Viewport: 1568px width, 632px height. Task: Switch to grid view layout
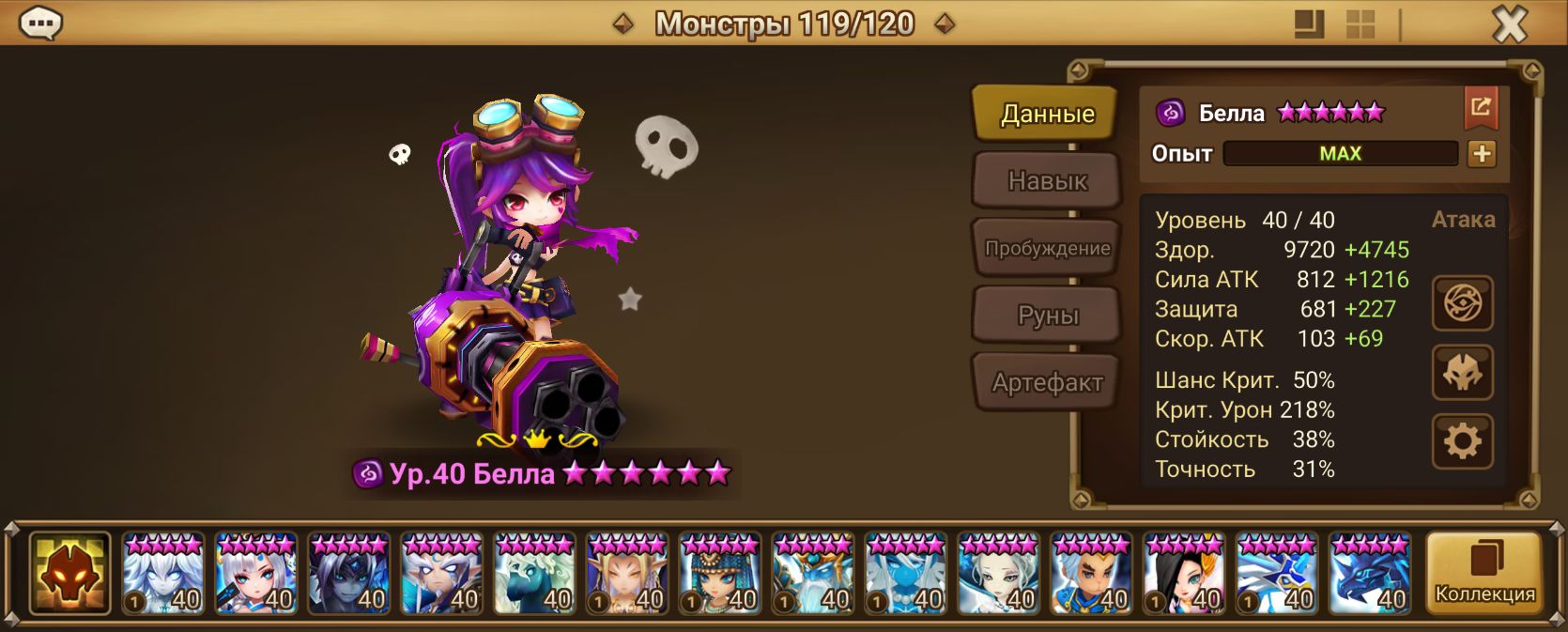(1360, 24)
